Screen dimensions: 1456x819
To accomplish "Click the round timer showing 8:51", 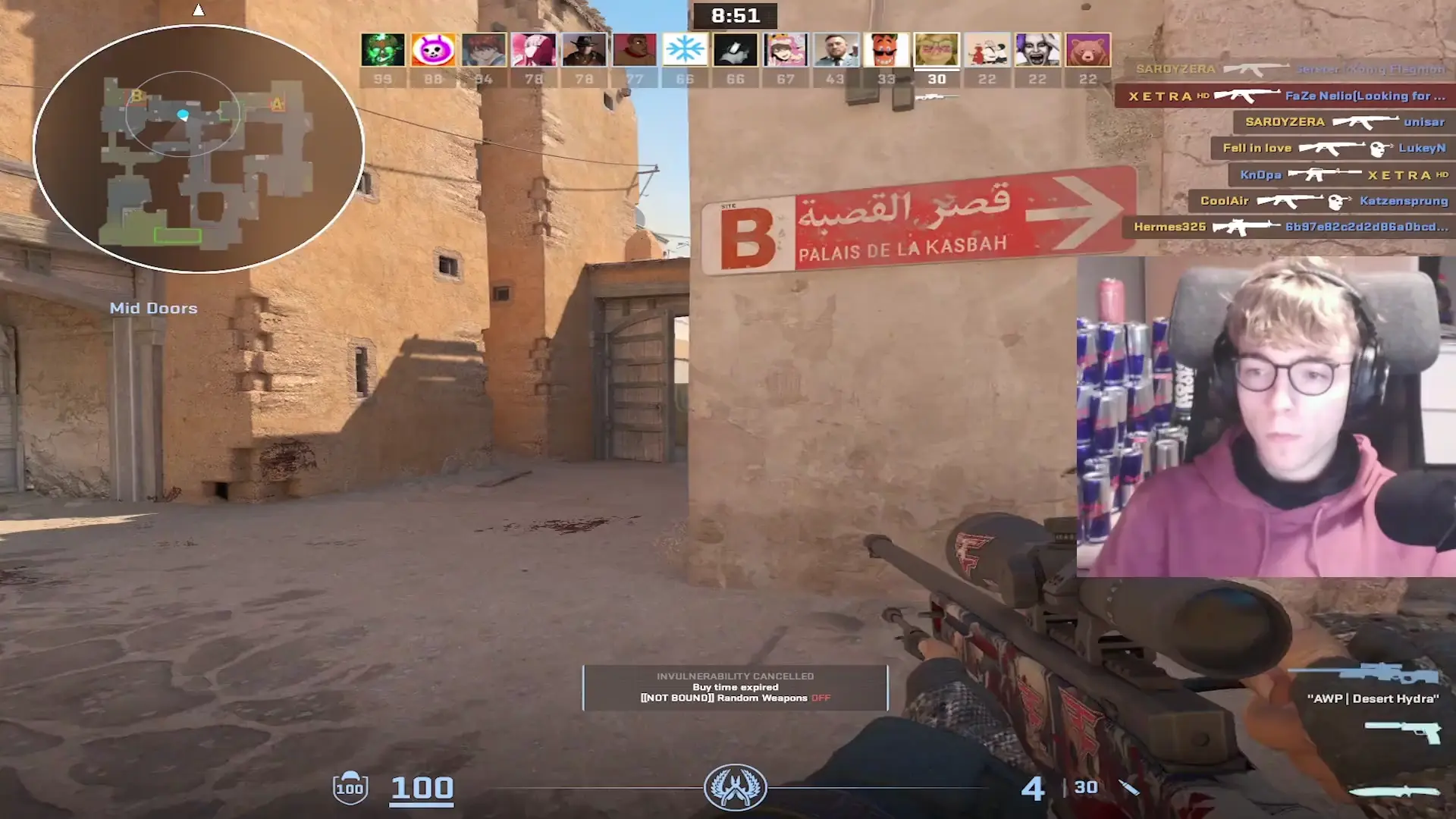I will pos(735,17).
